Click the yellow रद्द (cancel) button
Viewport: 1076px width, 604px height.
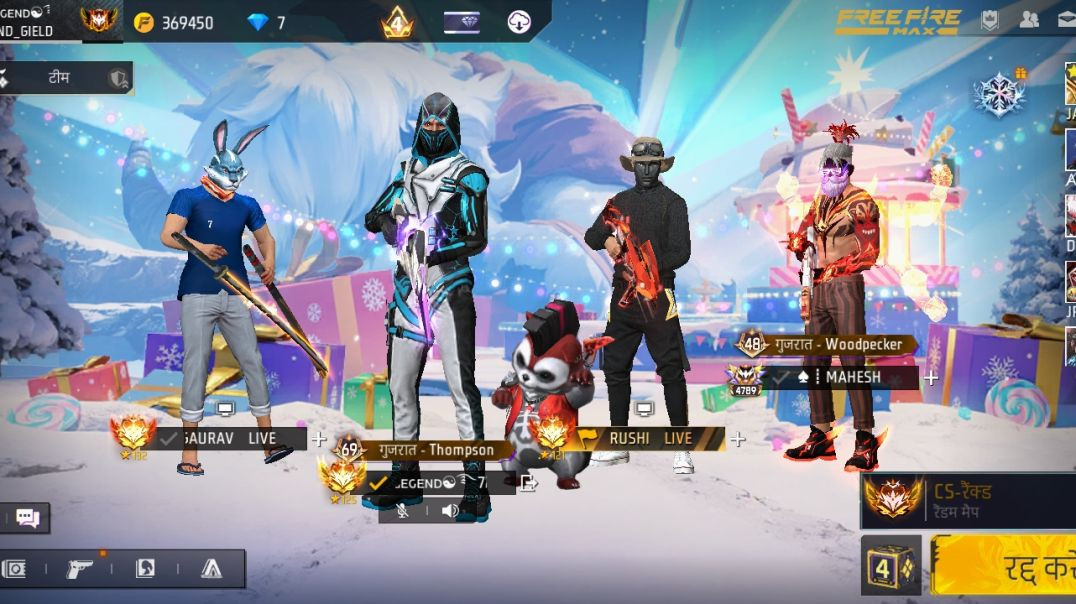point(1004,566)
